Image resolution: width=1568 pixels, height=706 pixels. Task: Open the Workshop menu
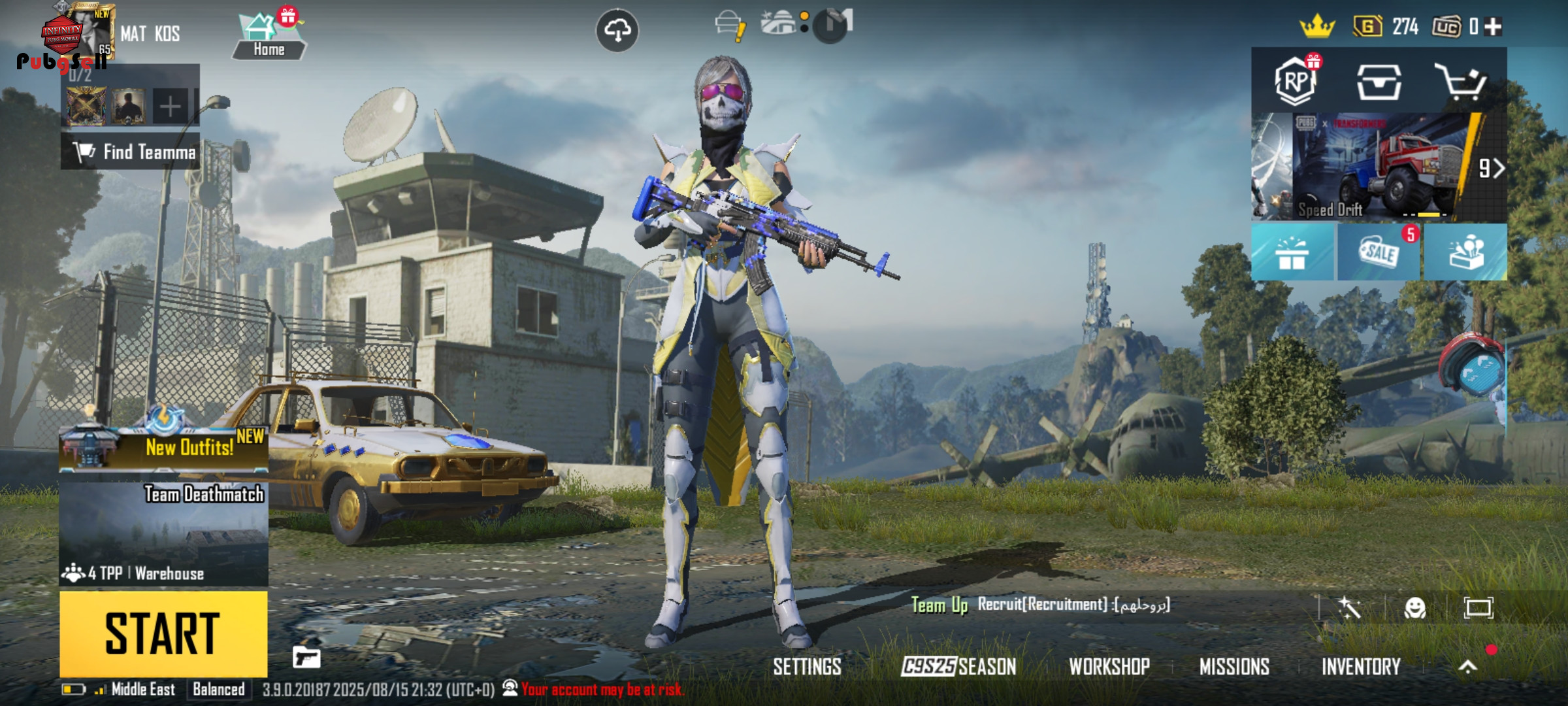pos(1109,667)
